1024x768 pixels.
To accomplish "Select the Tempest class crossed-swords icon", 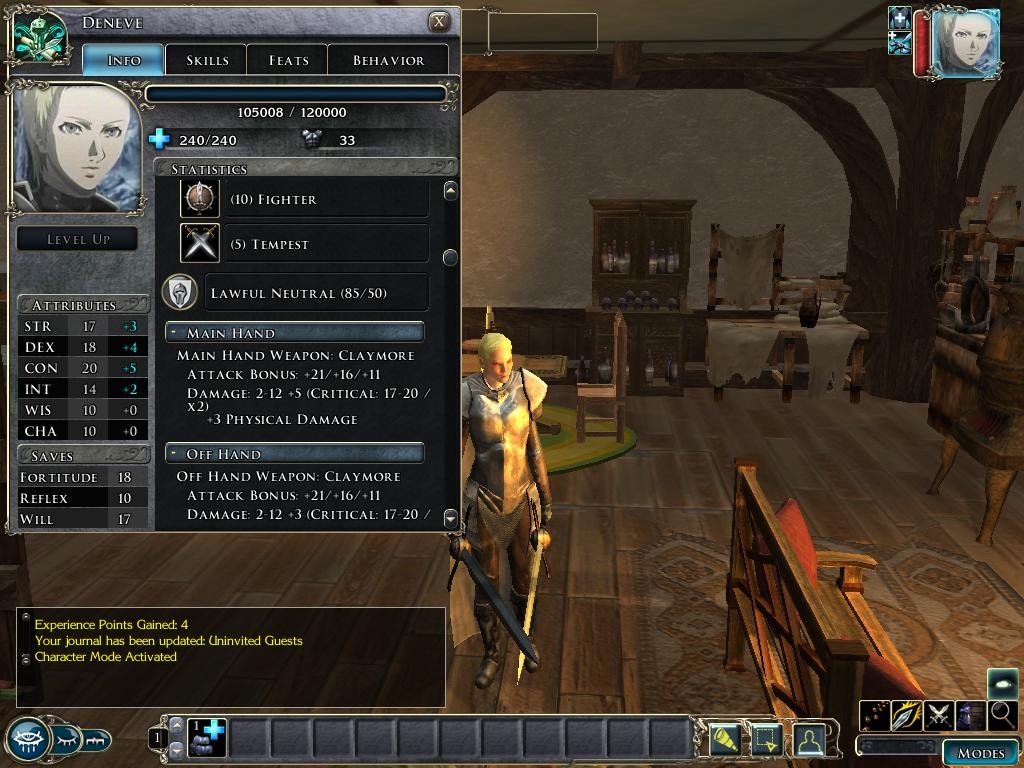I will click(x=199, y=244).
